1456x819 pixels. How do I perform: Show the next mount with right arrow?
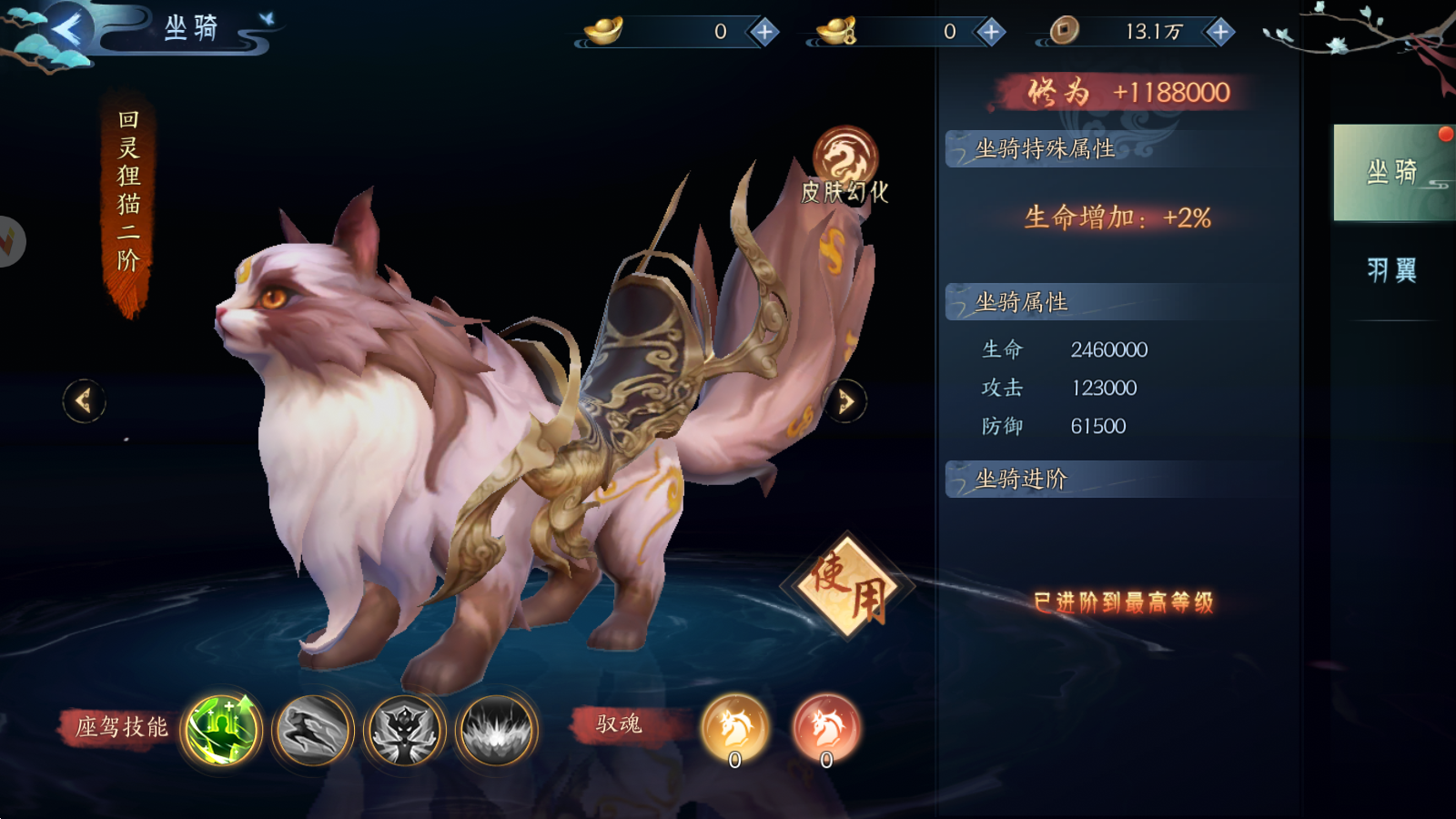coord(845,400)
